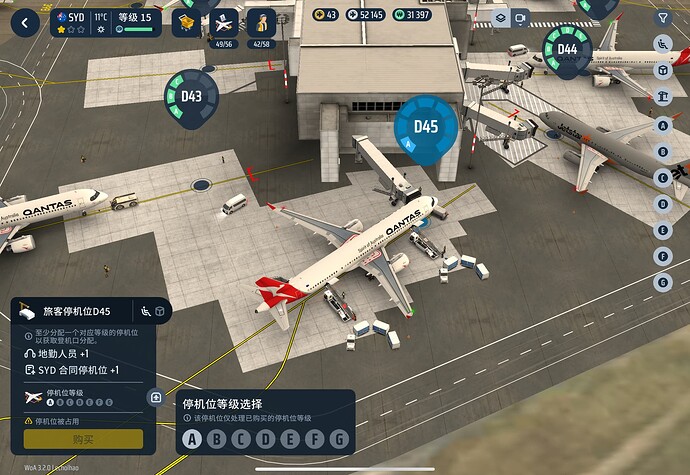
Task: Choose stand level D in the level selector
Action: (265, 439)
